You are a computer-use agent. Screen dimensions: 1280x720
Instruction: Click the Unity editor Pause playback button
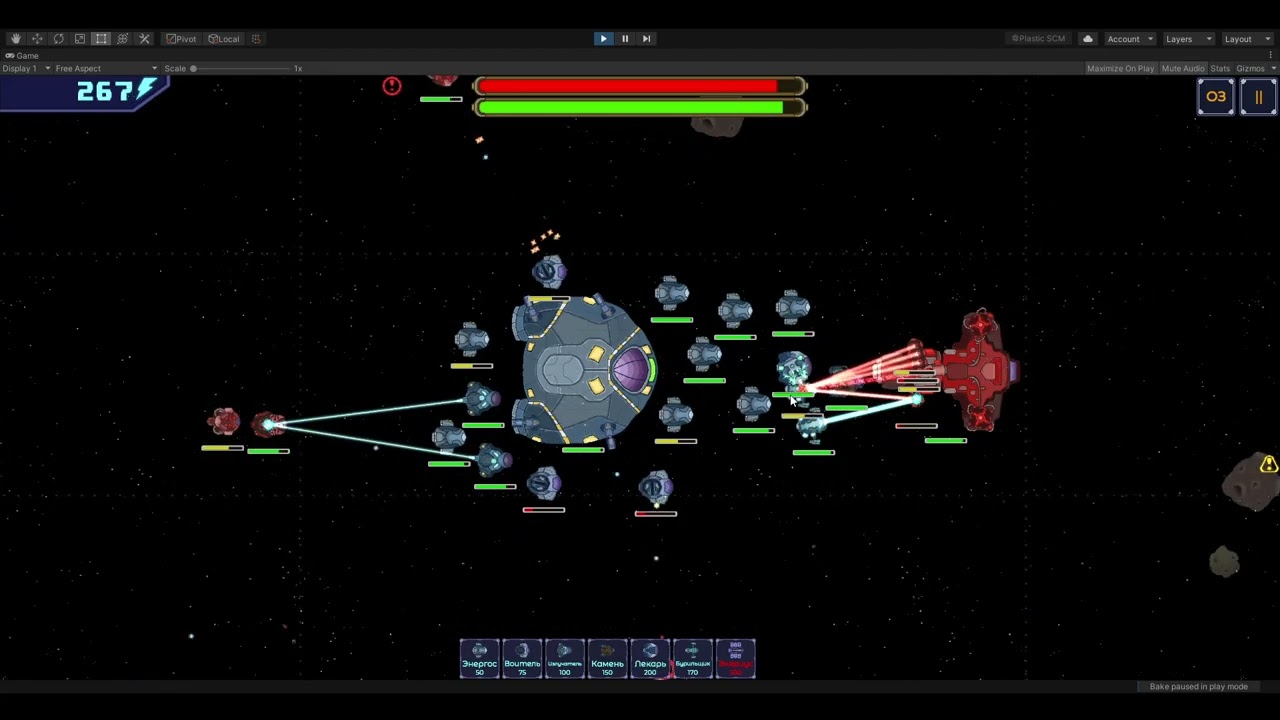(625, 39)
